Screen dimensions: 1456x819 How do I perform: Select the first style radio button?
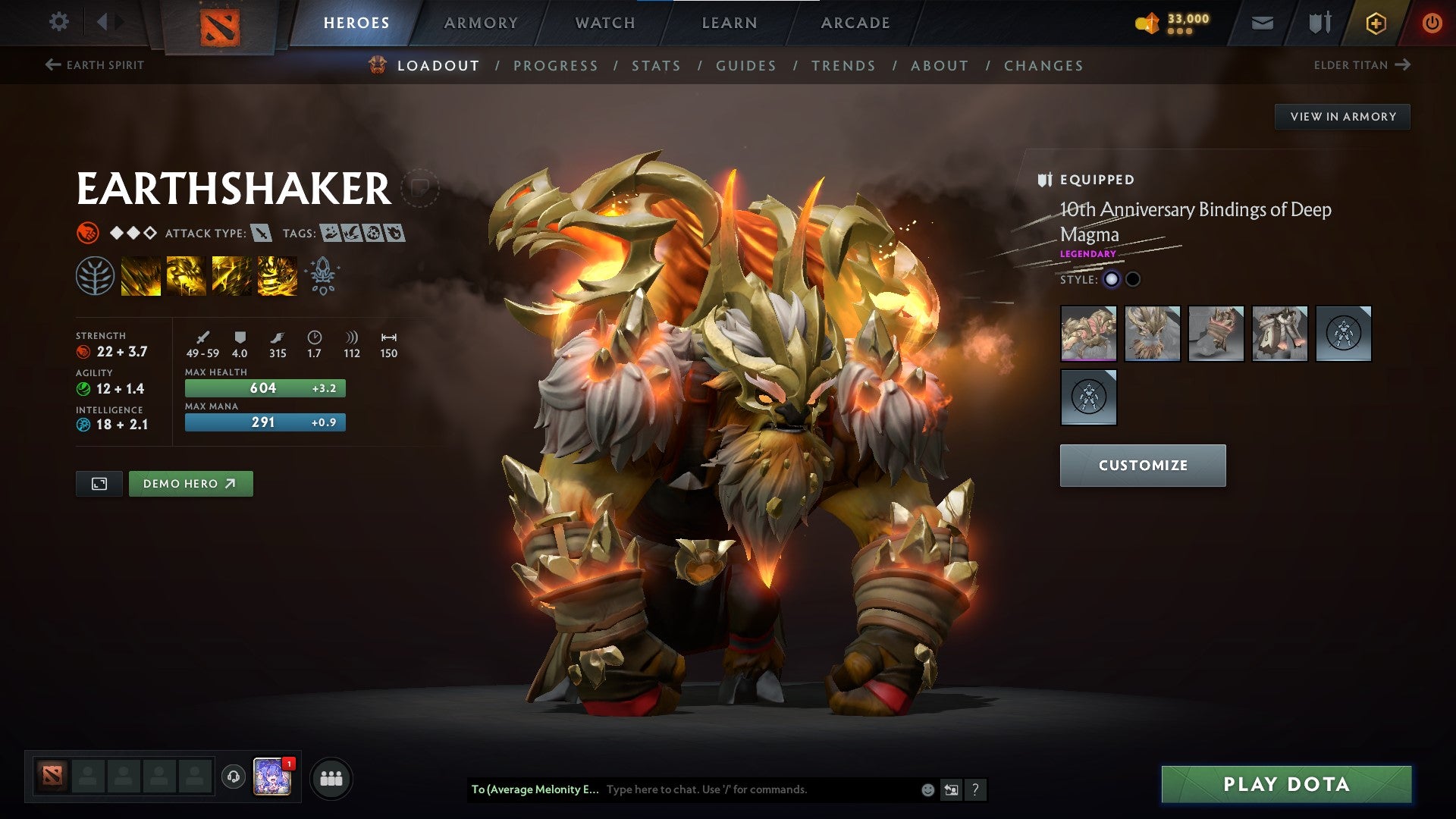pos(1112,279)
